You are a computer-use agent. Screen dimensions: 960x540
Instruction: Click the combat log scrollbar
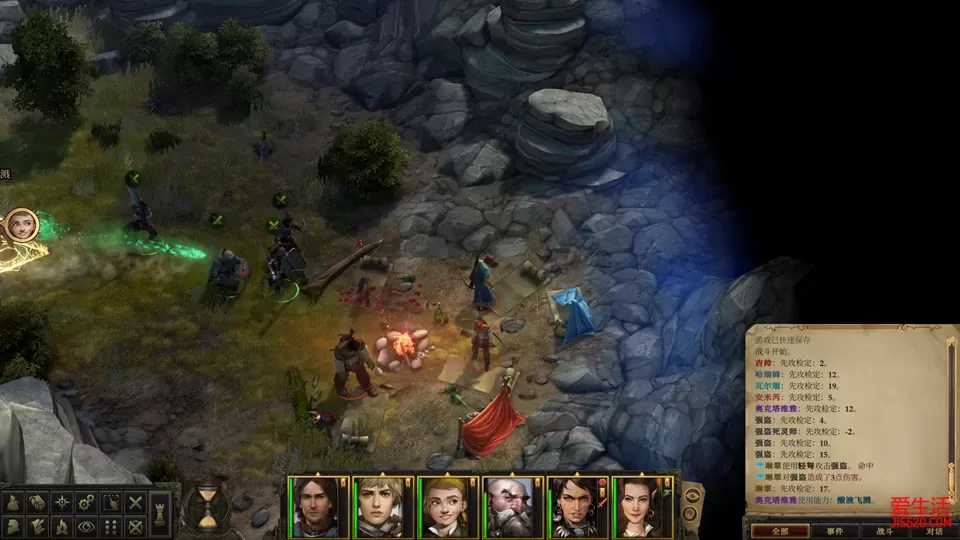[x=953, y=420]
